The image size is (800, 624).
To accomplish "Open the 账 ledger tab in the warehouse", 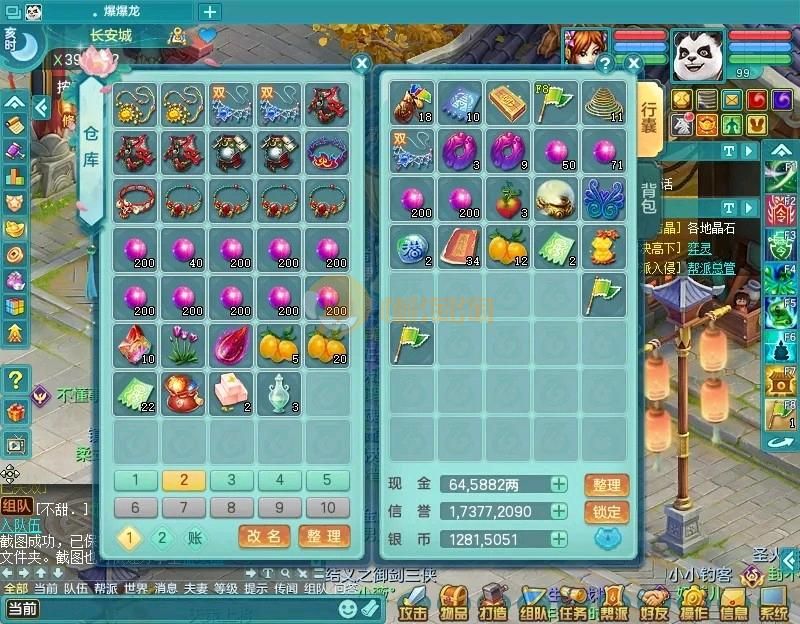I will tap(194, 537).
